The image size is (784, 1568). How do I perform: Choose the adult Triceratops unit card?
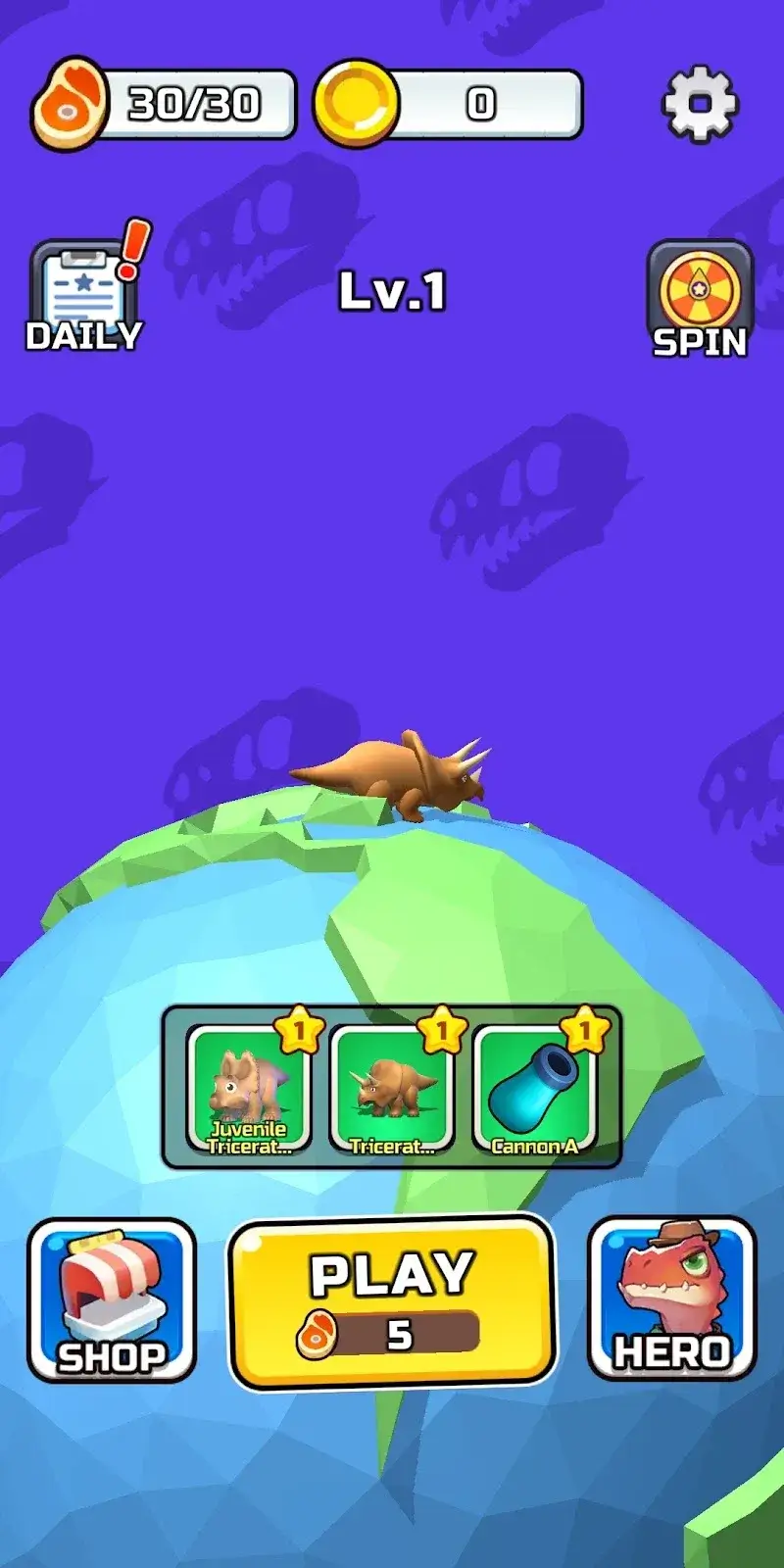coord(392,1089)
